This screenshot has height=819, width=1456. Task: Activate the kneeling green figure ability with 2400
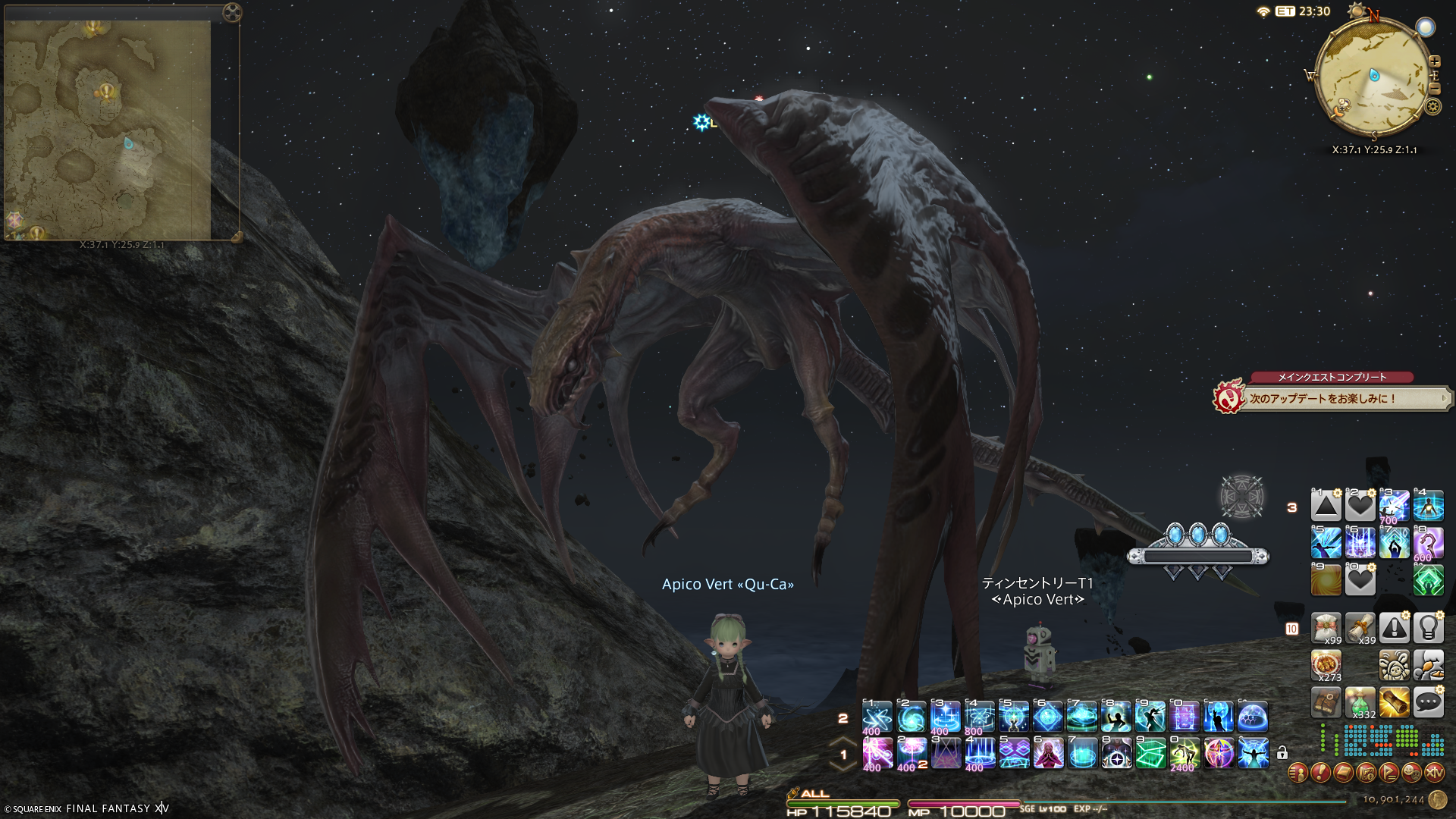coord(1185,753)
